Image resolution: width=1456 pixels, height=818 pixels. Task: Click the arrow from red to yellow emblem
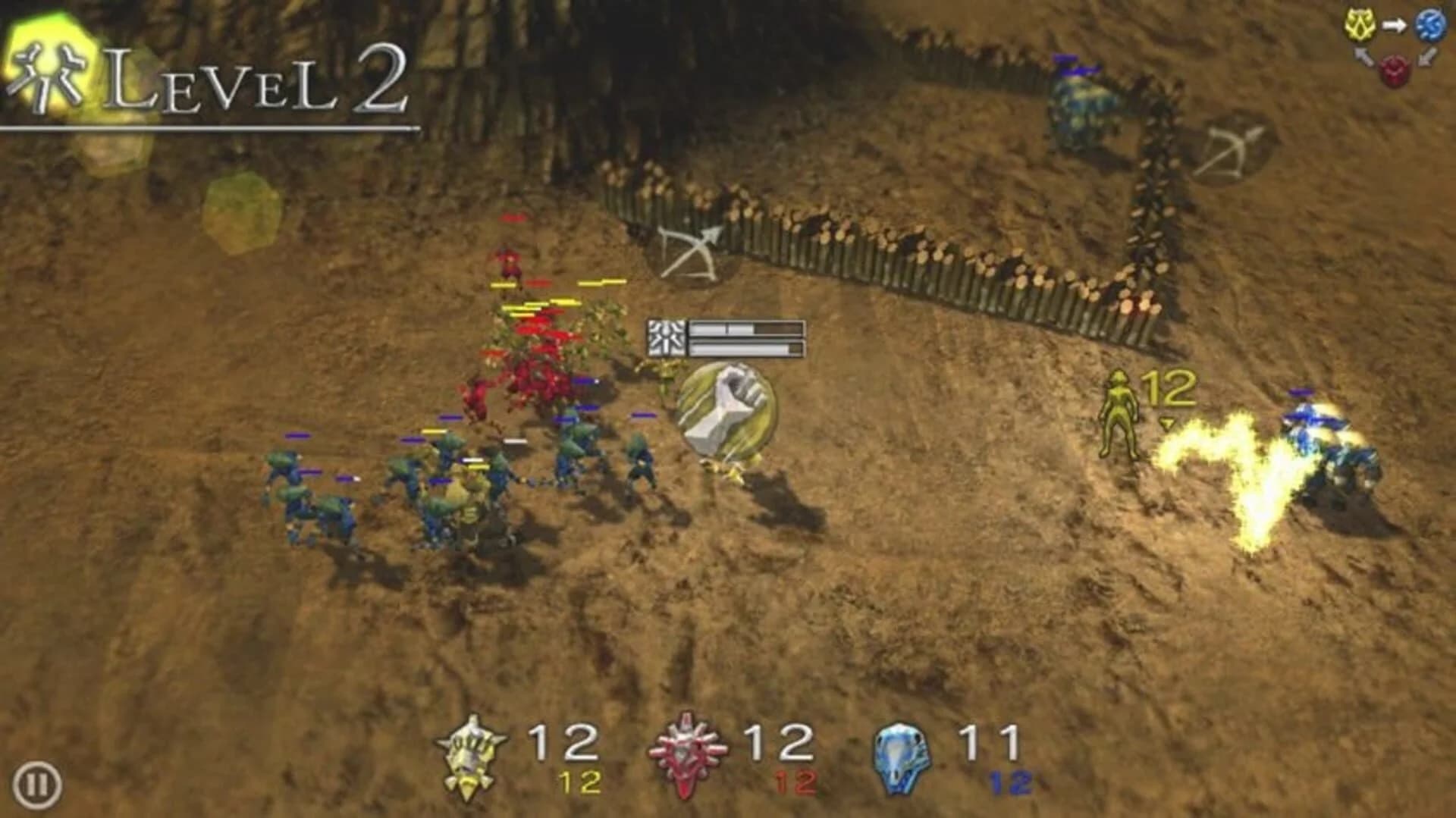point(1363,57)
